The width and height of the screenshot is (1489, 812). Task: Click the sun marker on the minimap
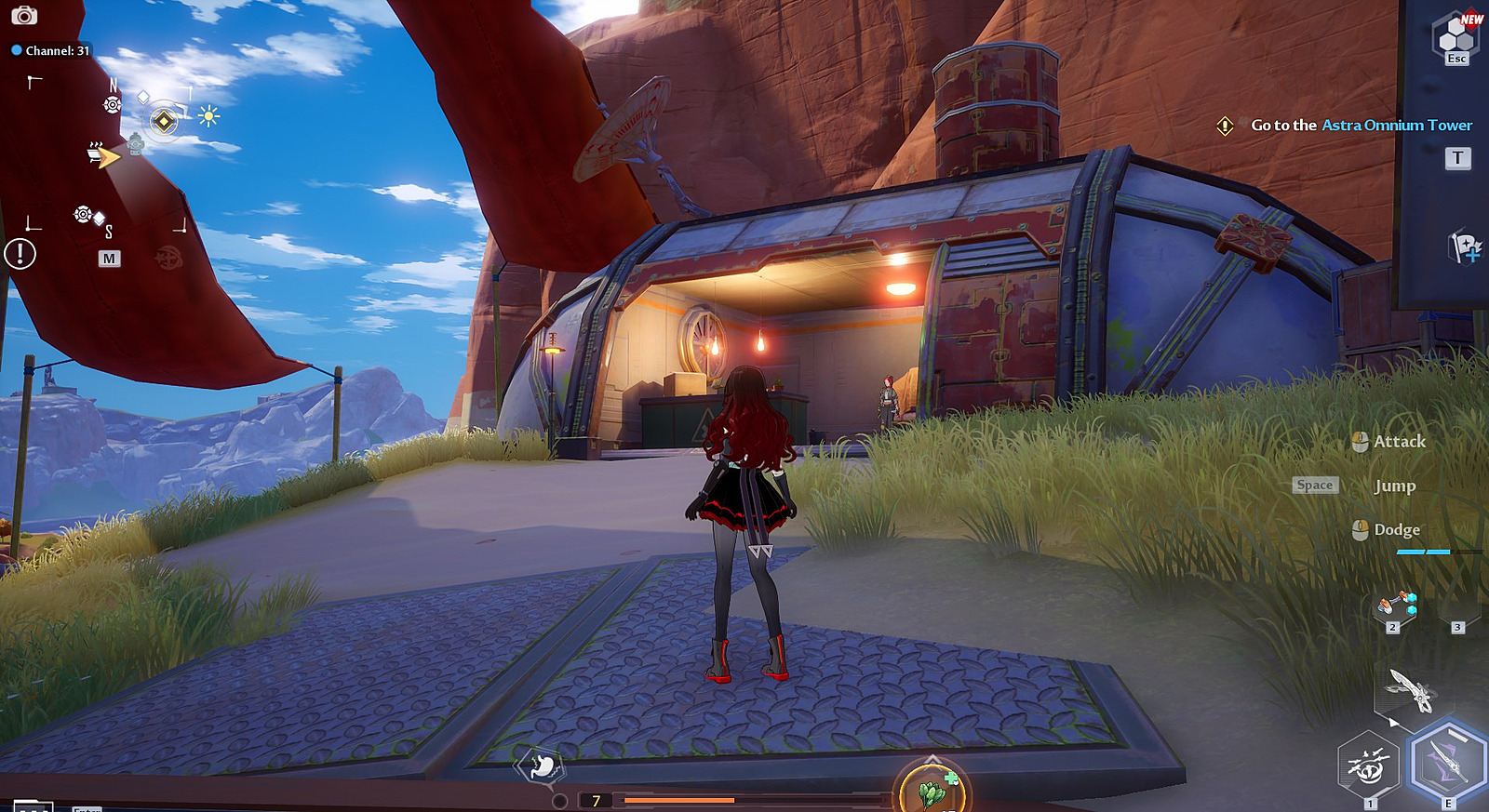click(208, 116)
